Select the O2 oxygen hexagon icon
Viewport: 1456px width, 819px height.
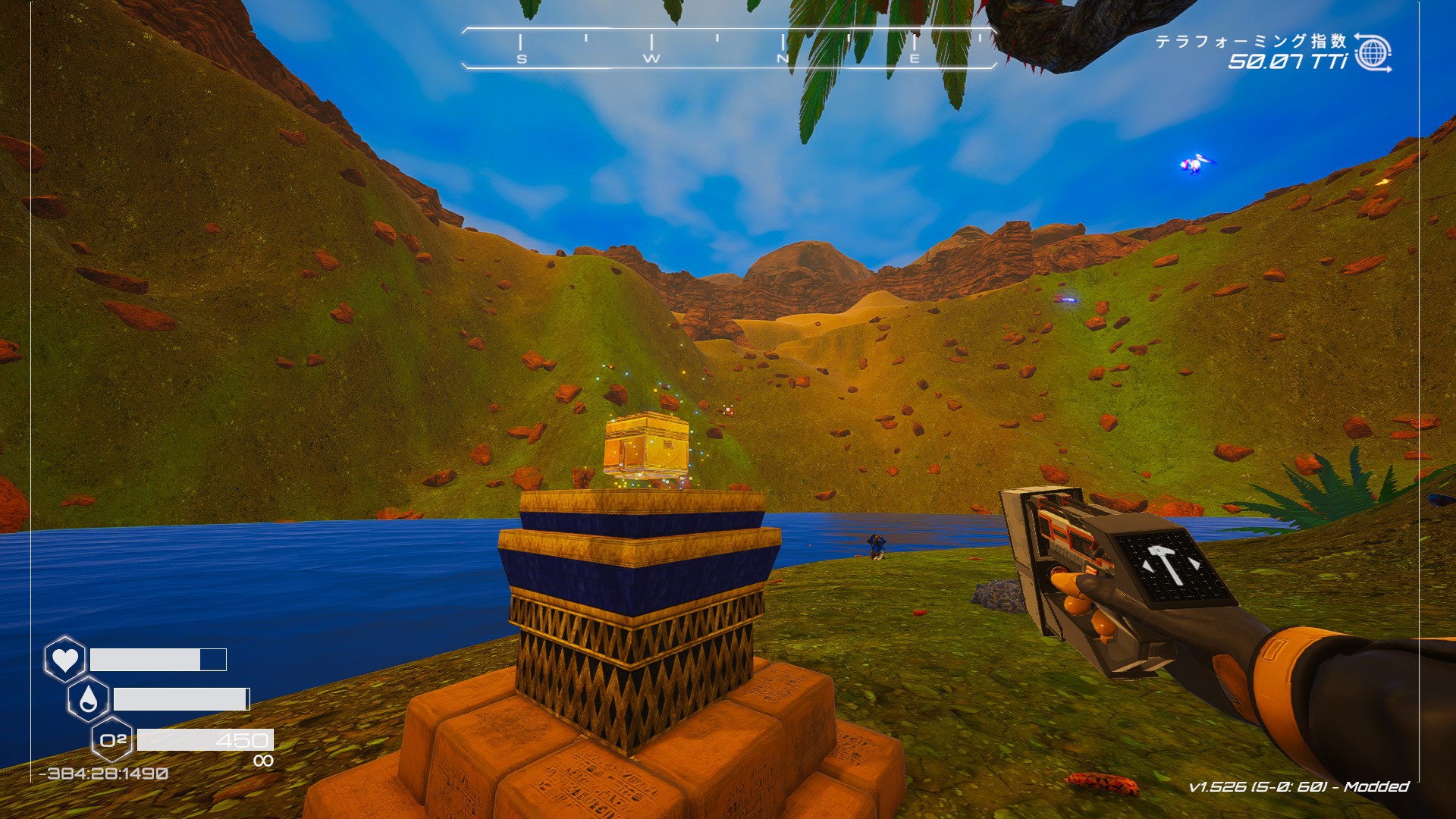point(112,739)
